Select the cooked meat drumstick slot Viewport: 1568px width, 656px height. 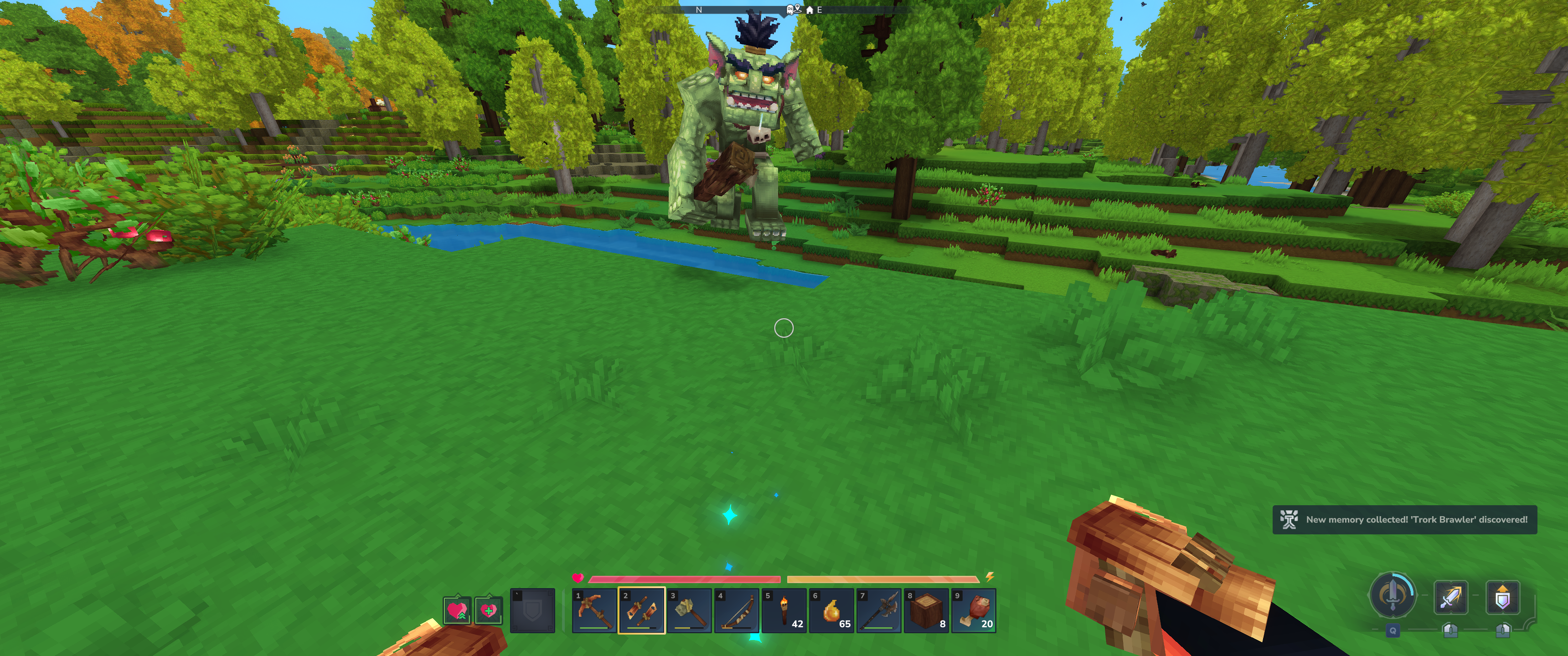pyautogui.click(x=974, y=610)
